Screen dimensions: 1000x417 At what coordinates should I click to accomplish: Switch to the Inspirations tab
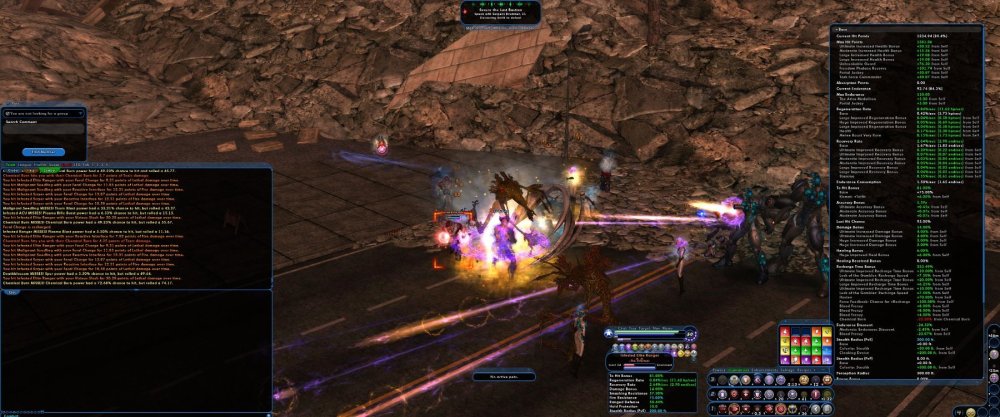(737, 370)
